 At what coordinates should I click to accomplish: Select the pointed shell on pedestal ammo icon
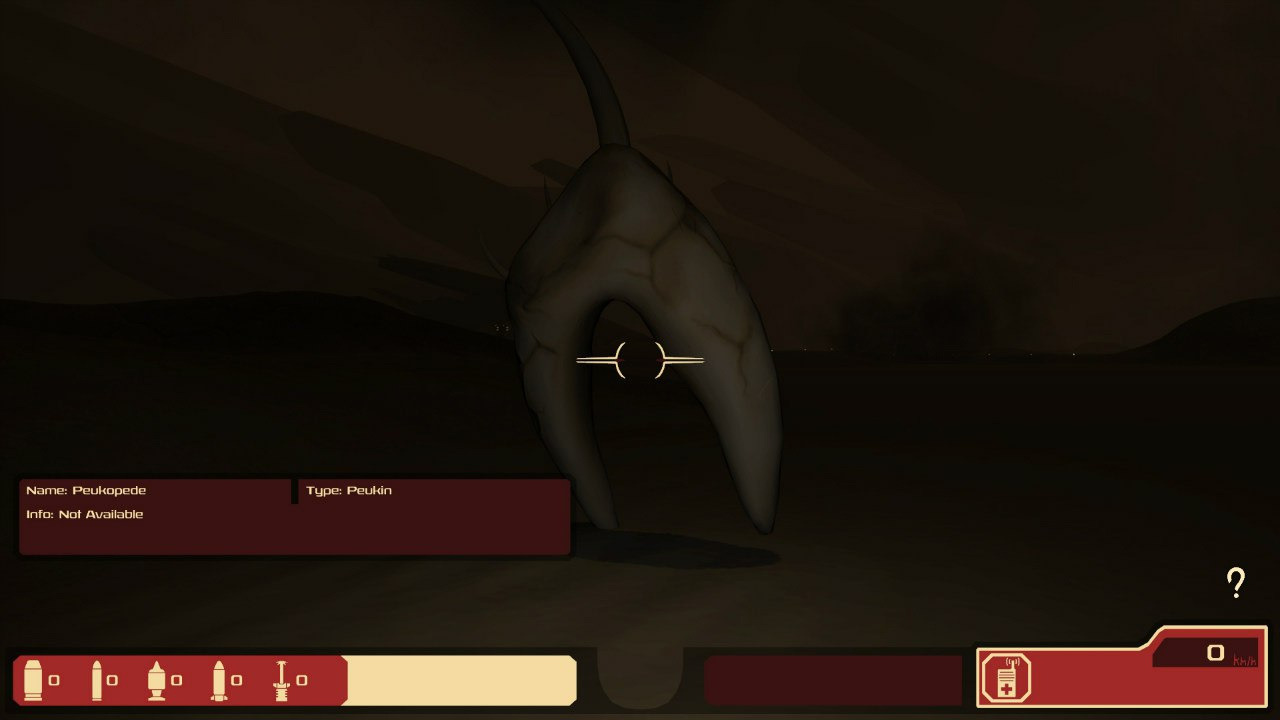(x=157, y=680)
